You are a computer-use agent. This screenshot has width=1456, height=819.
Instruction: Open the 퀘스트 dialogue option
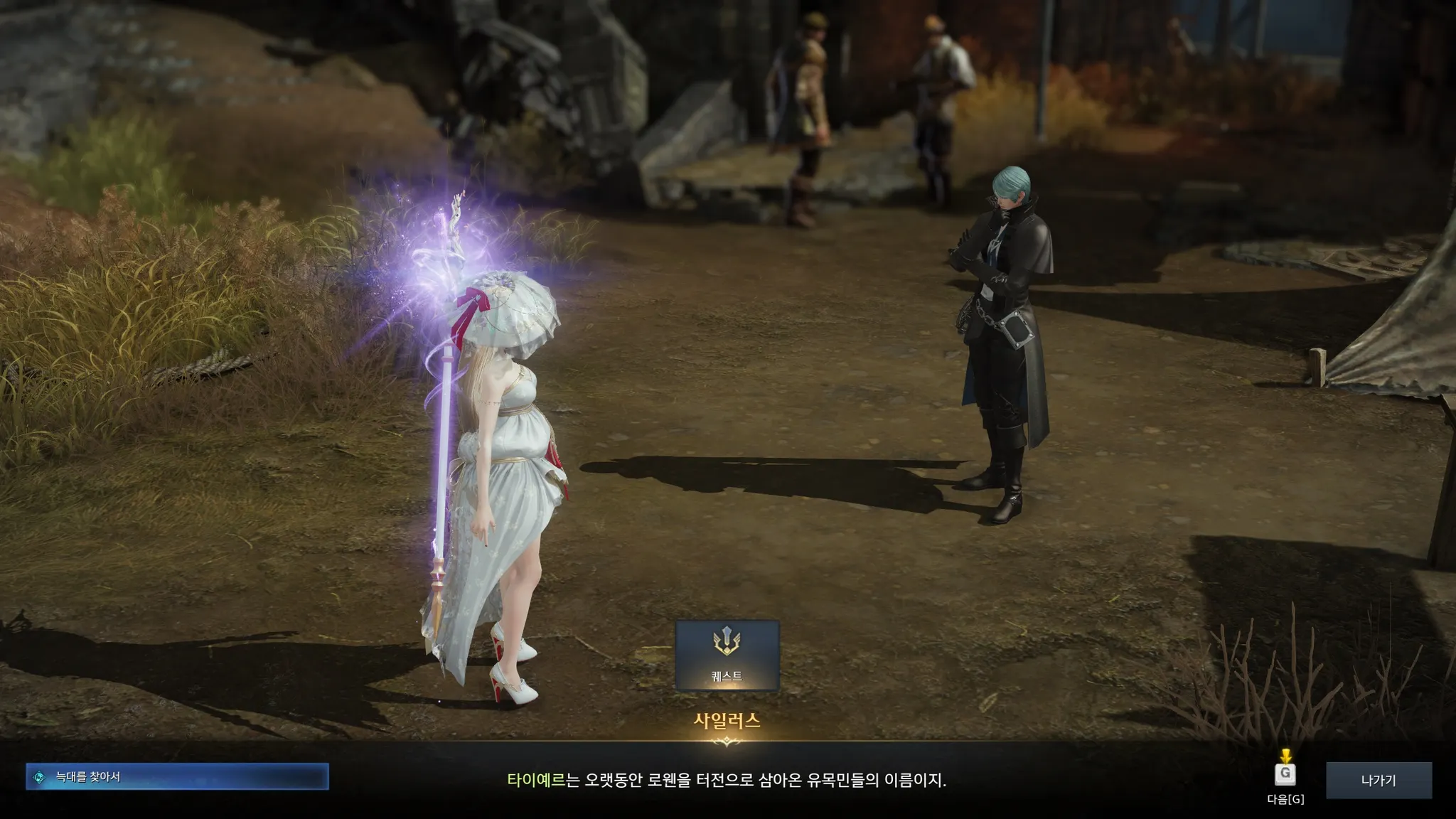point(727,655)
